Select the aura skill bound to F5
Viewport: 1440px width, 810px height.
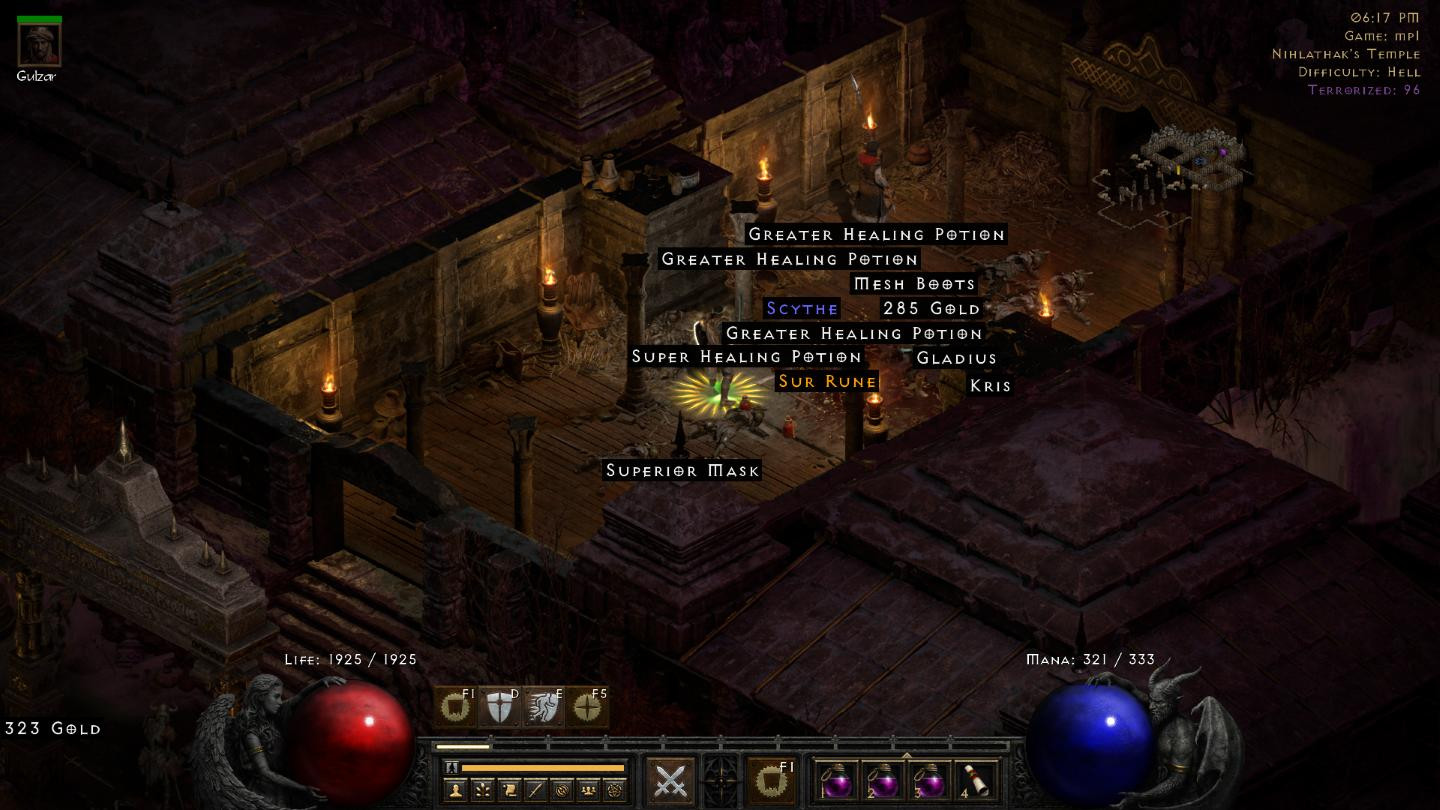(585, 707)
